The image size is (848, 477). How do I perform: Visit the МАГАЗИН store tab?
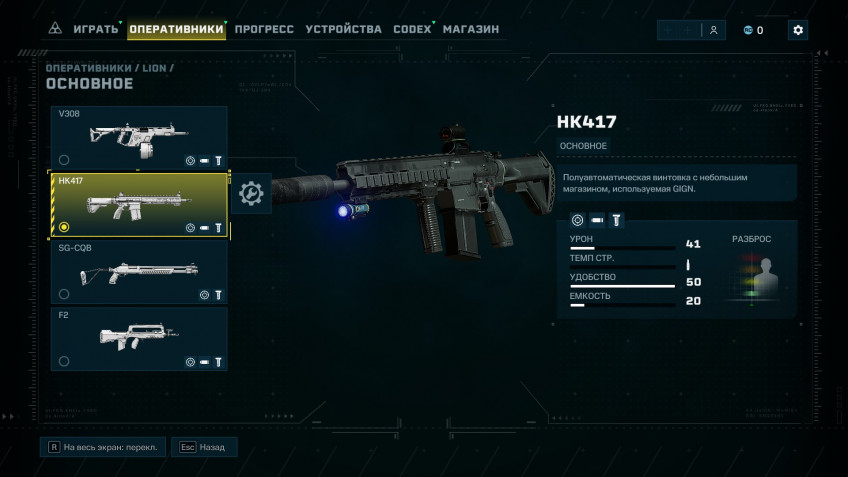(x=470, y=29)
